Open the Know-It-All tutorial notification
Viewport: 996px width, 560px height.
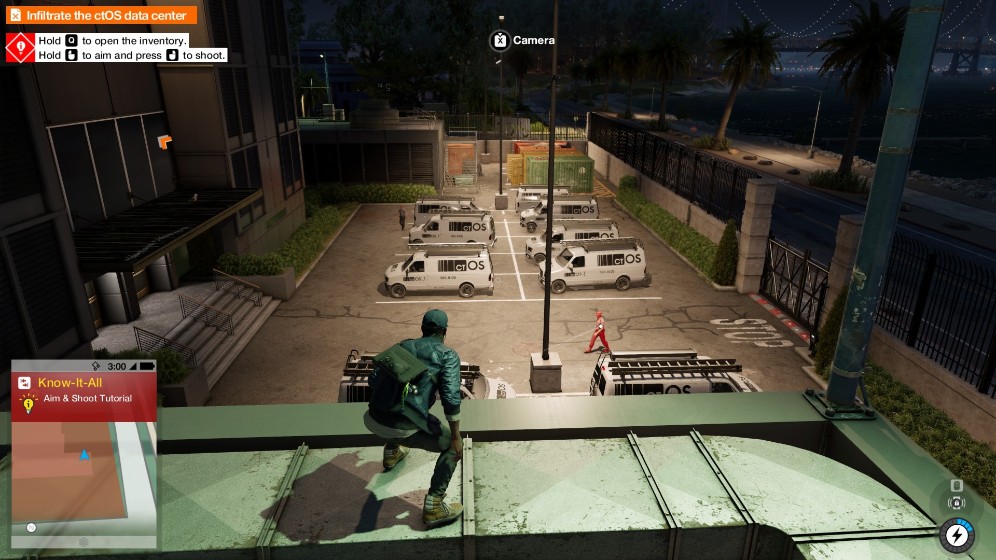click(84, 389)
